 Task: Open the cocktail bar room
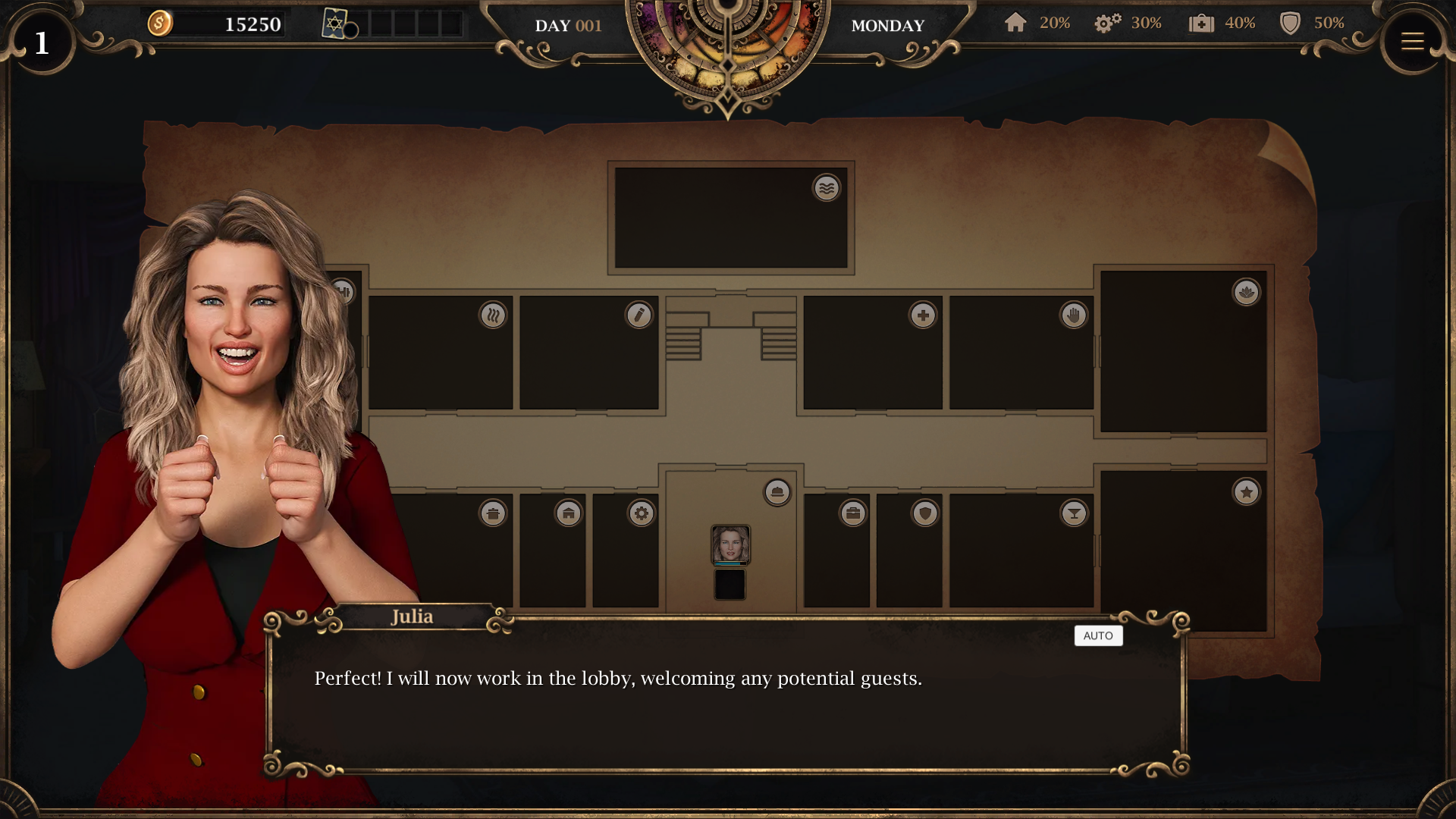tap(1073, 513)
